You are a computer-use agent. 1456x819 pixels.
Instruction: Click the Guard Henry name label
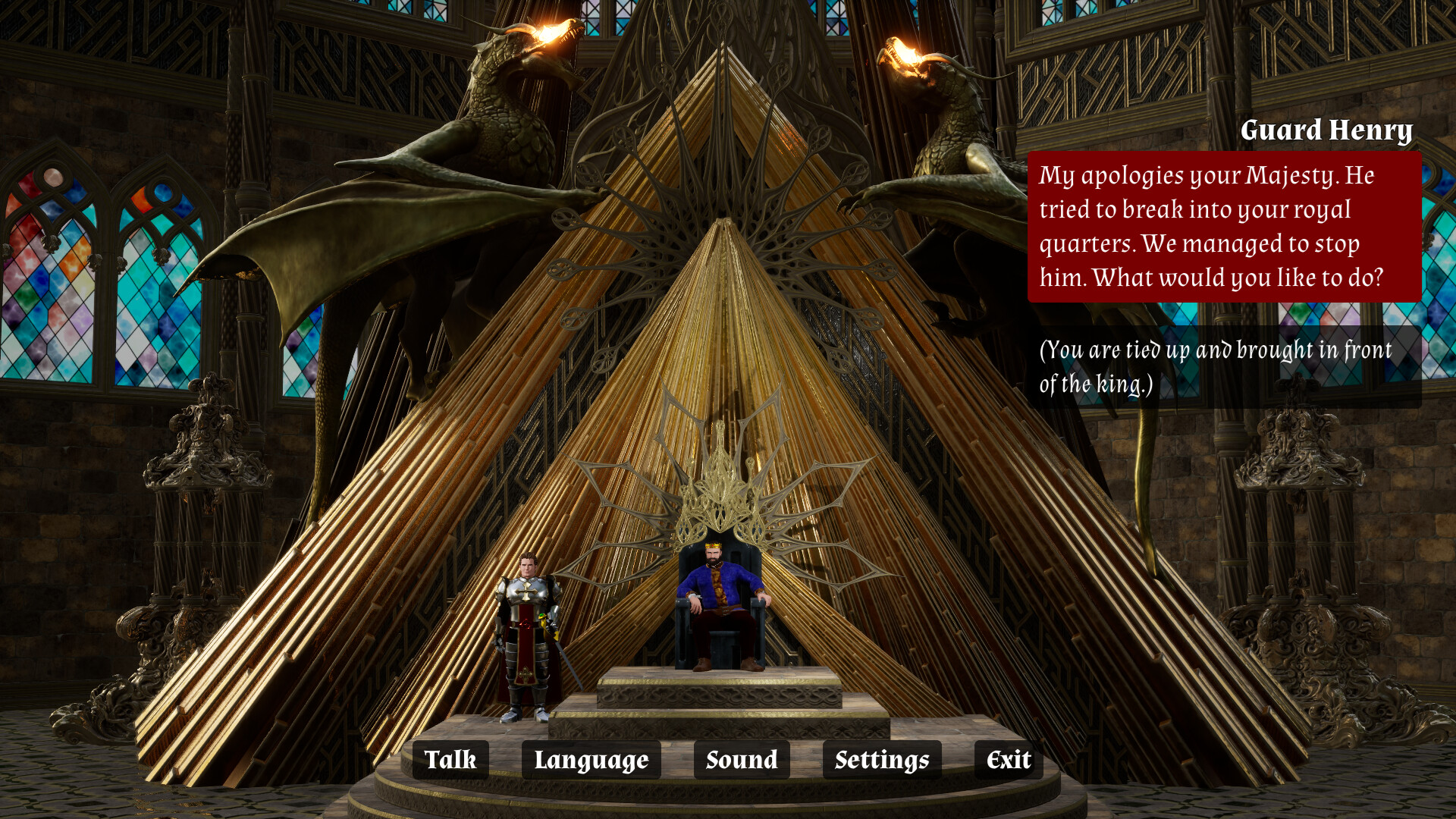click(x=1329, y=130)
